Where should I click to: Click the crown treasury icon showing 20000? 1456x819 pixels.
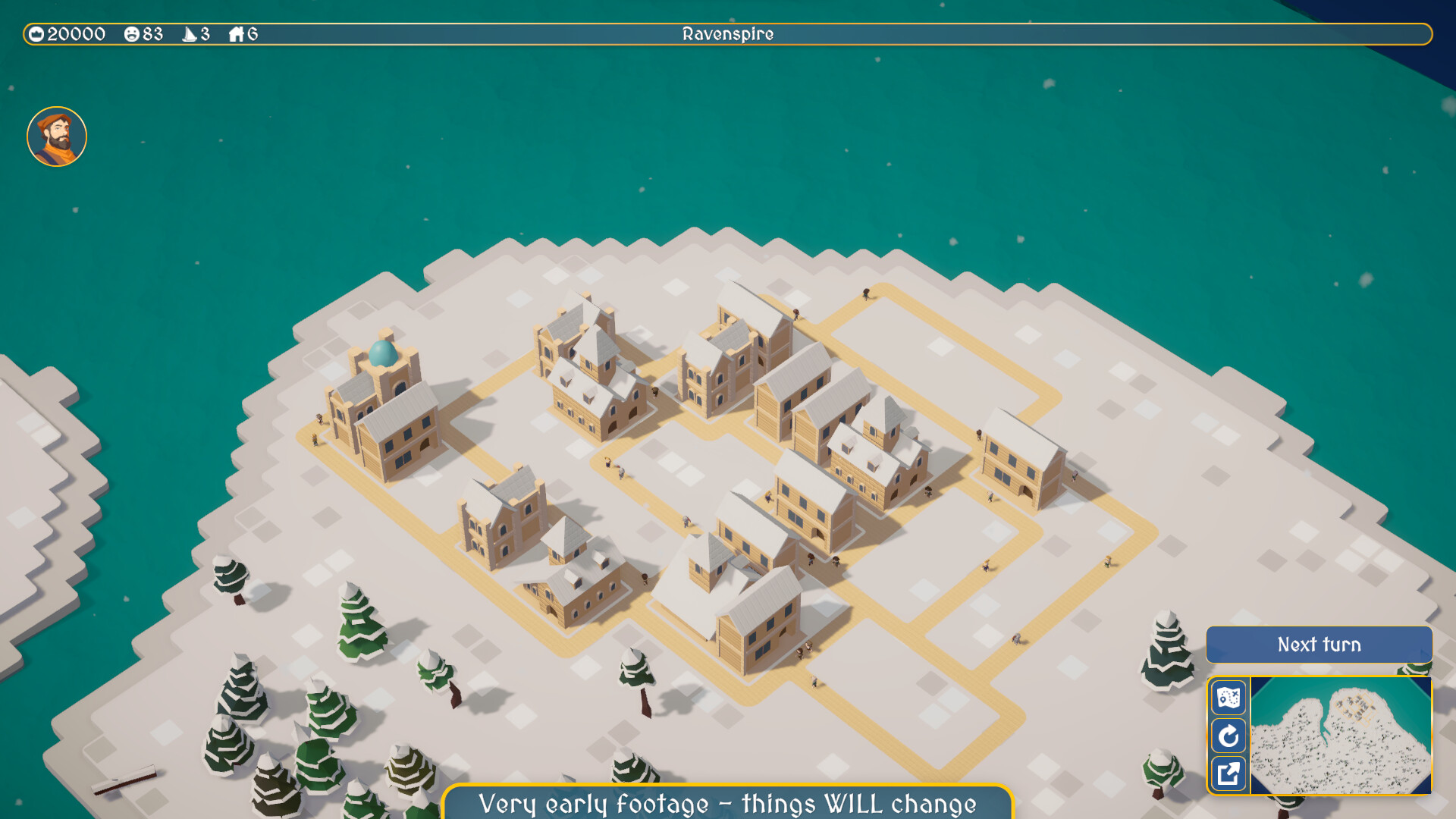pos(36,33)
